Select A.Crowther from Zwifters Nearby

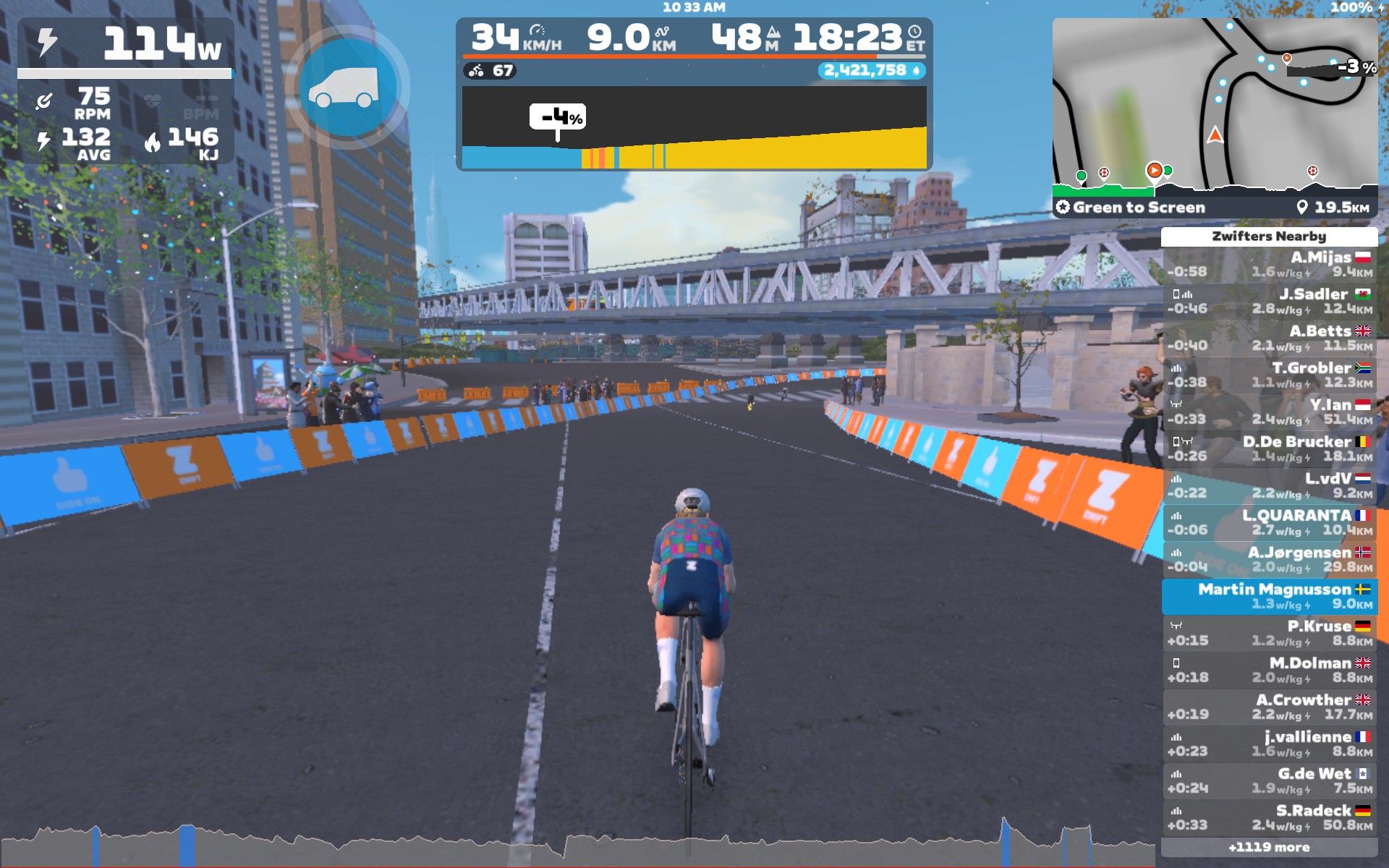pos(1269,707)
